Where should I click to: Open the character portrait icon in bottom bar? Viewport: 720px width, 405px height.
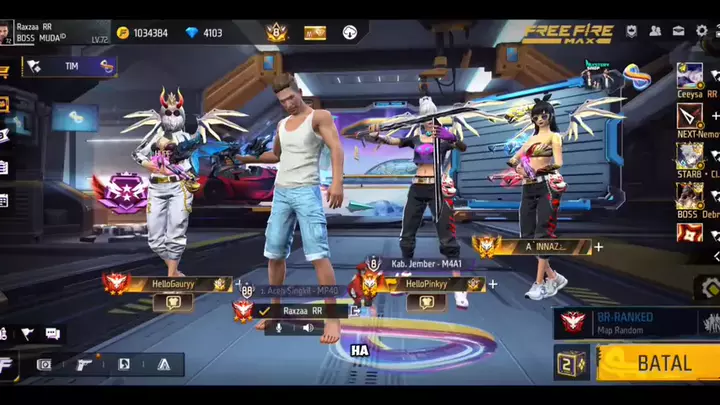124,364
